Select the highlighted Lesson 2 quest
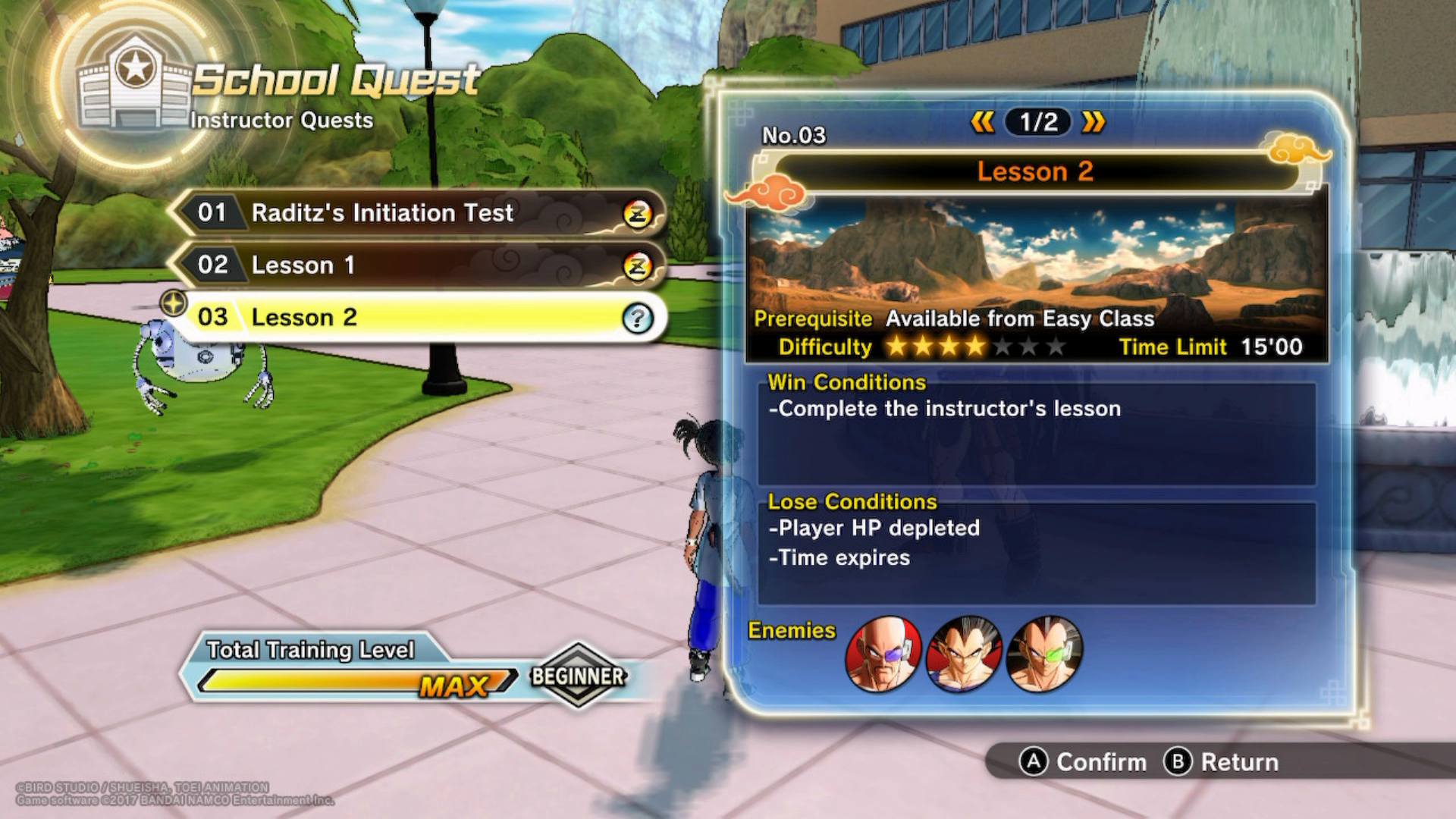 (x=417, y=317)
